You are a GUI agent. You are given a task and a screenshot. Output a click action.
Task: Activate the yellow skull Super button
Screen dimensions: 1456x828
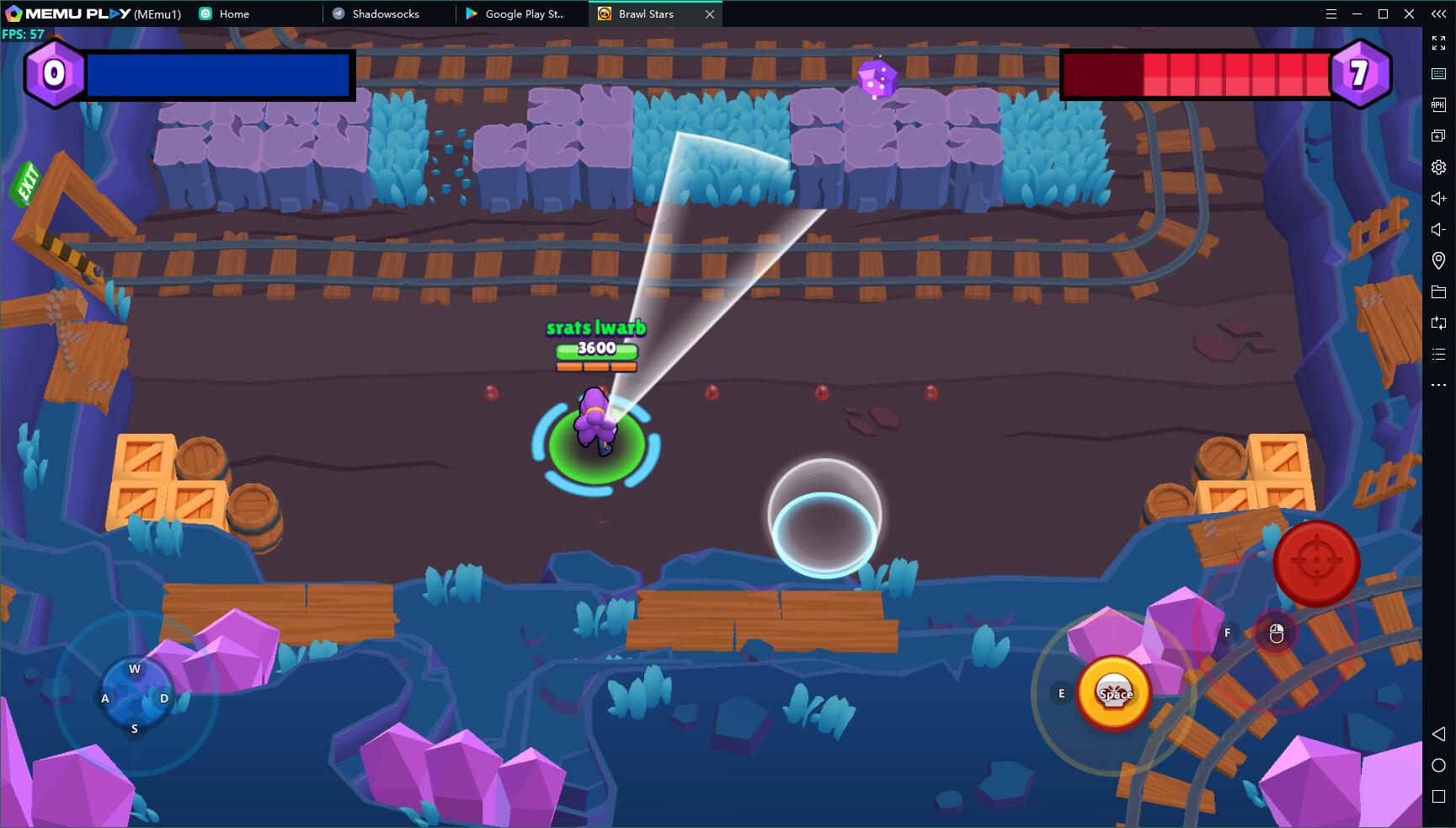[x=1114, y=693]
